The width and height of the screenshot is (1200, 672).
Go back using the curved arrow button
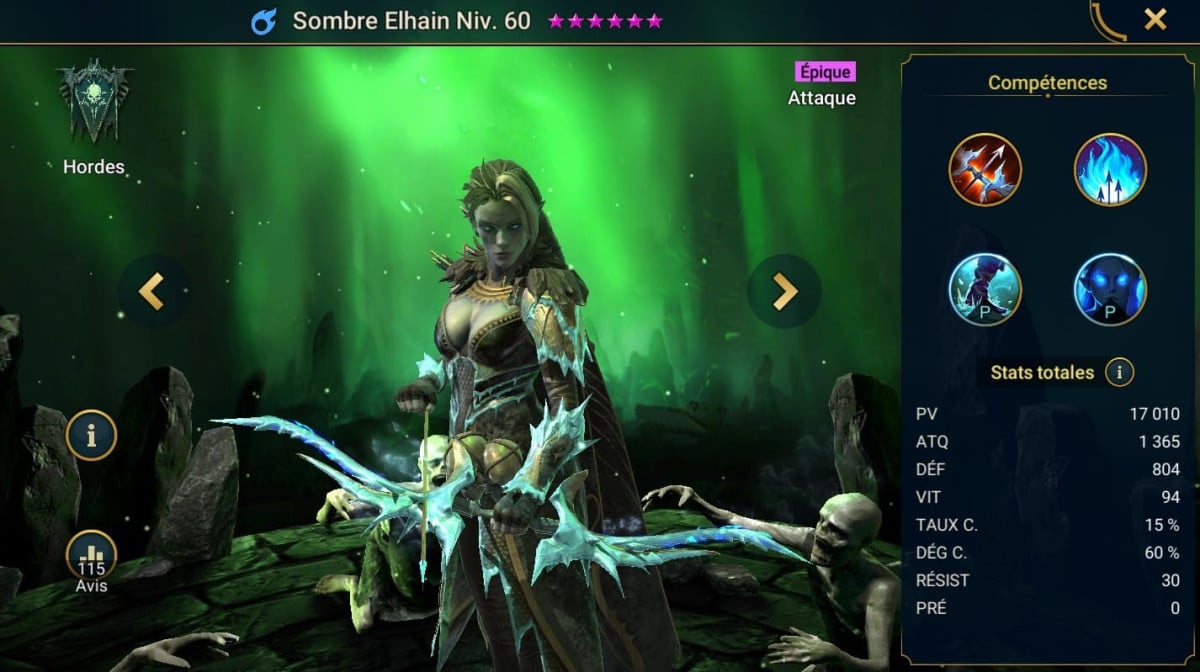point(1108,20)
